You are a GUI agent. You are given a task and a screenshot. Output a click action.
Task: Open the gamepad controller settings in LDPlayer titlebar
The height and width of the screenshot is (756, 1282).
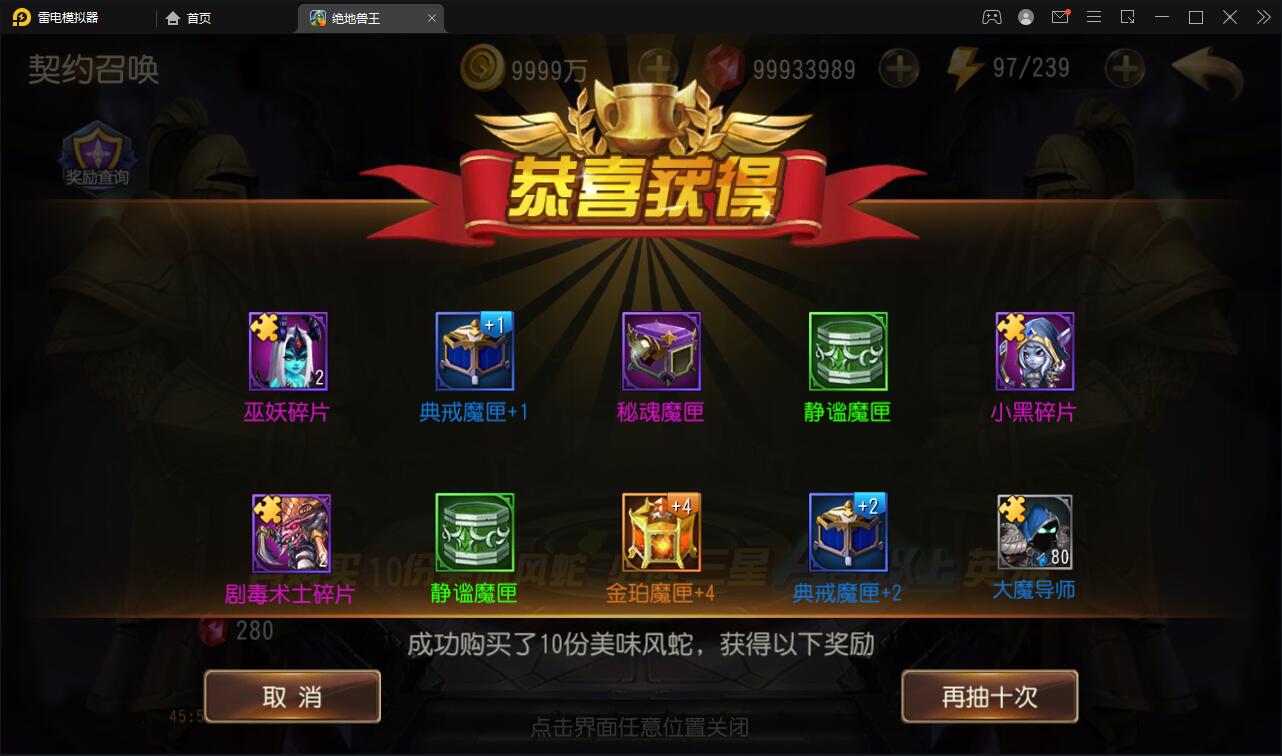point(991,17)
